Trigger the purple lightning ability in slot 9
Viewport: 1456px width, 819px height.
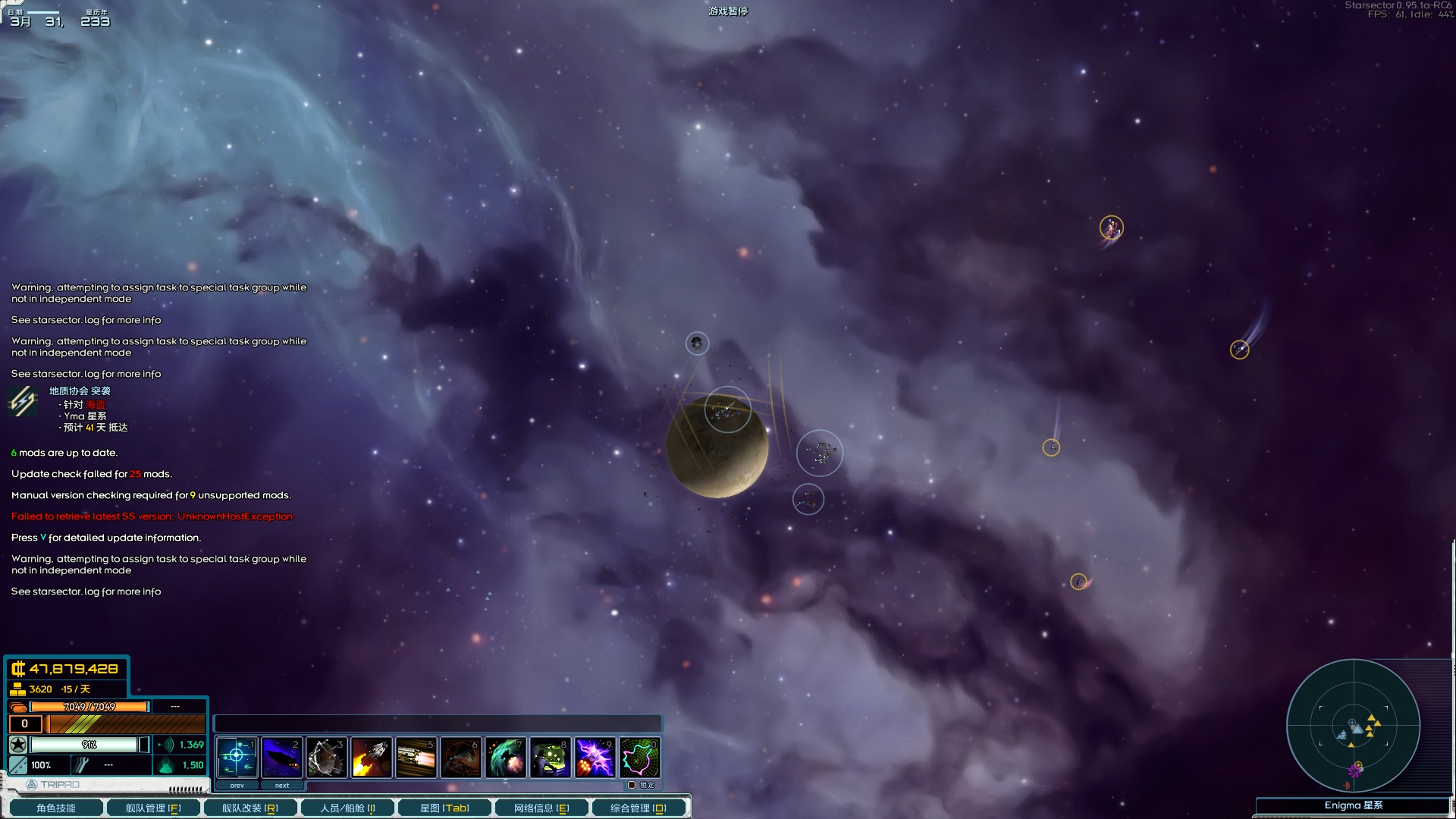click(x=595, y=757)
